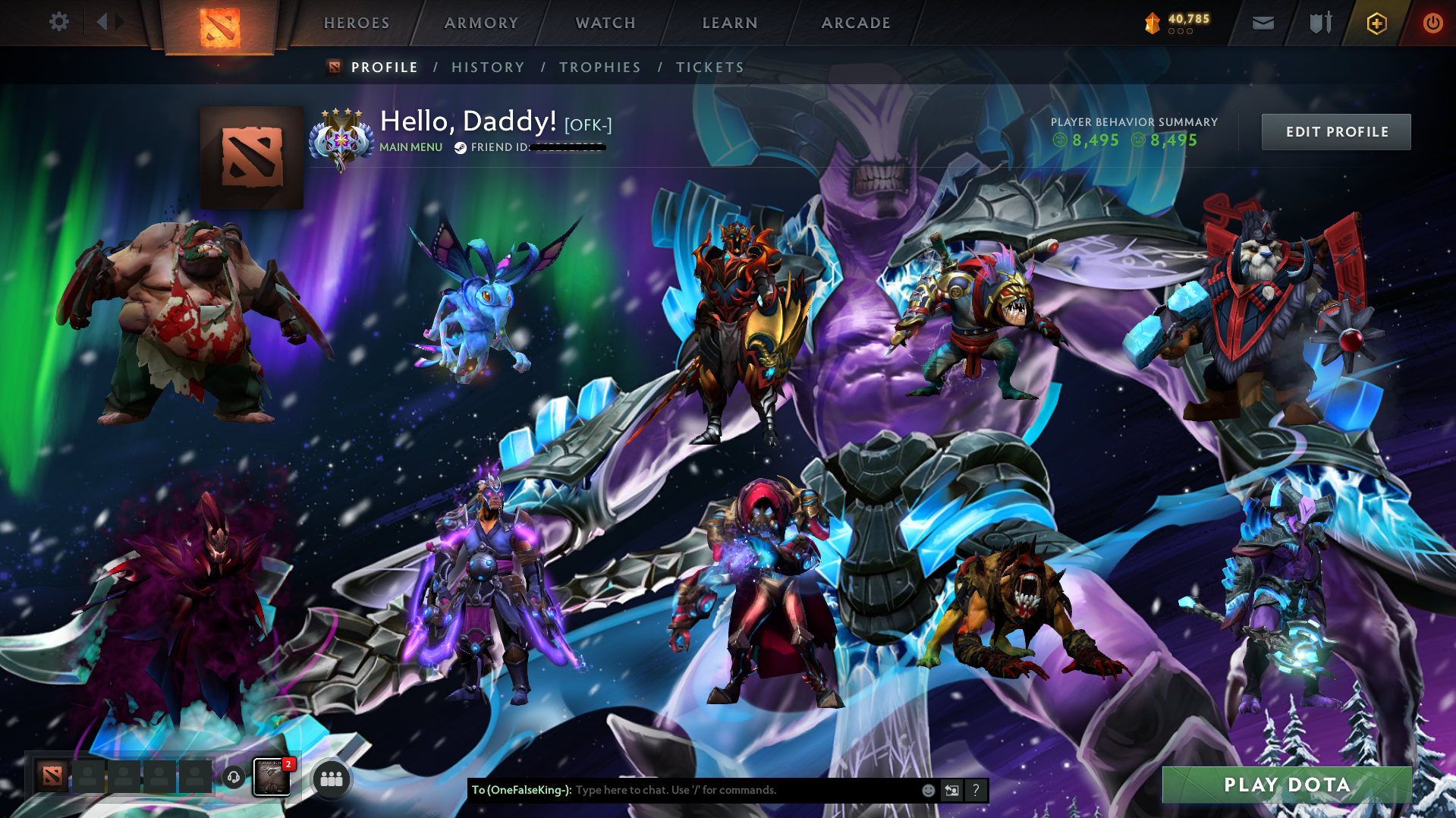Screen dimensions: 1456x818
Task: Open the WATCH menu
Action: click(605, 23)
